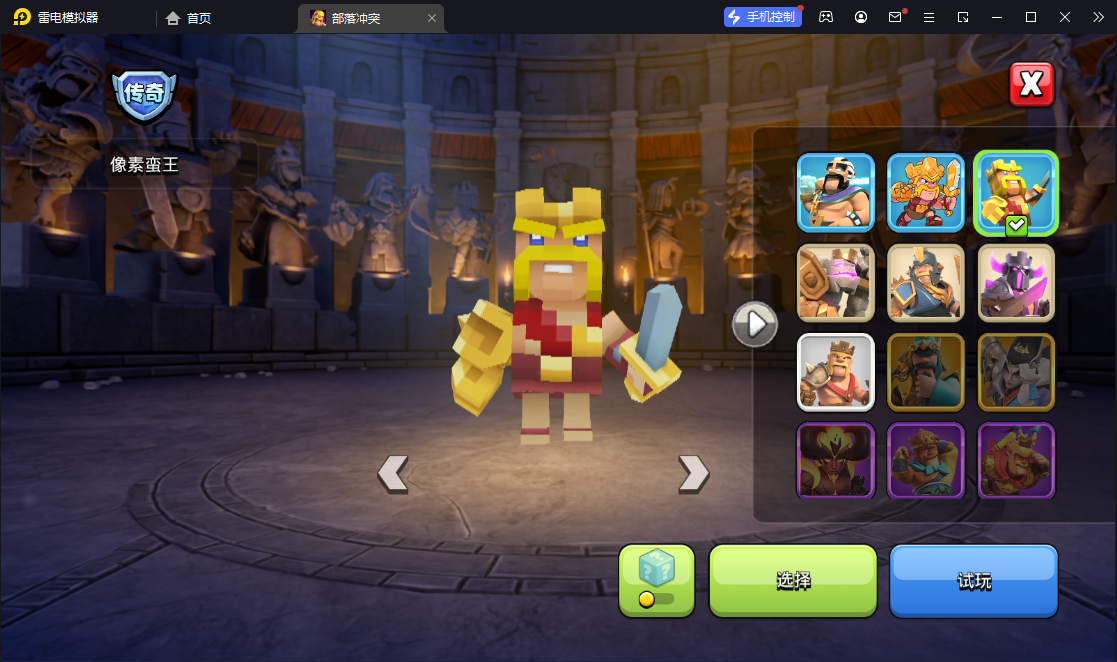
Task: Choose the cartoon golden king skin
Action: [926, 192]
